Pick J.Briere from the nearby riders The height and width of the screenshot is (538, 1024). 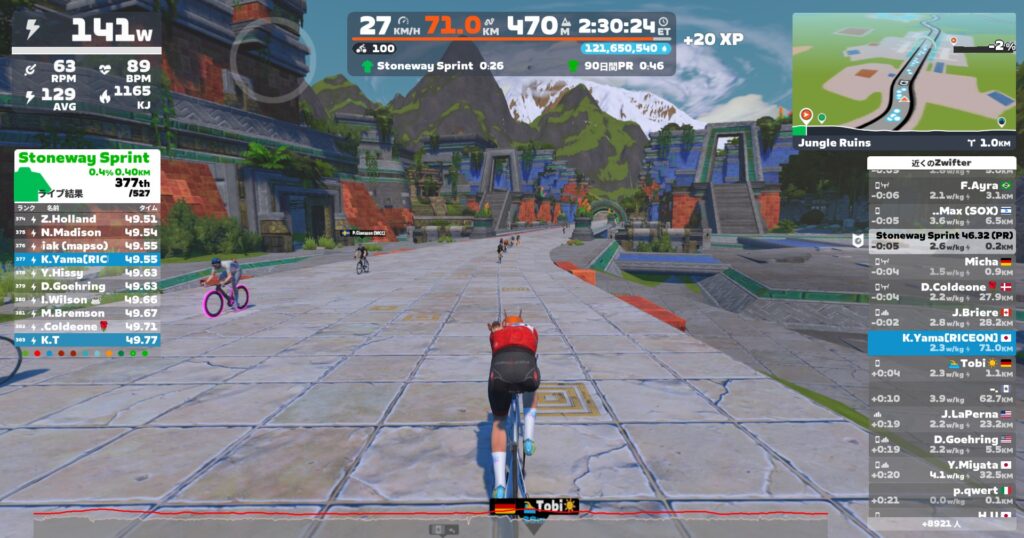942,317
